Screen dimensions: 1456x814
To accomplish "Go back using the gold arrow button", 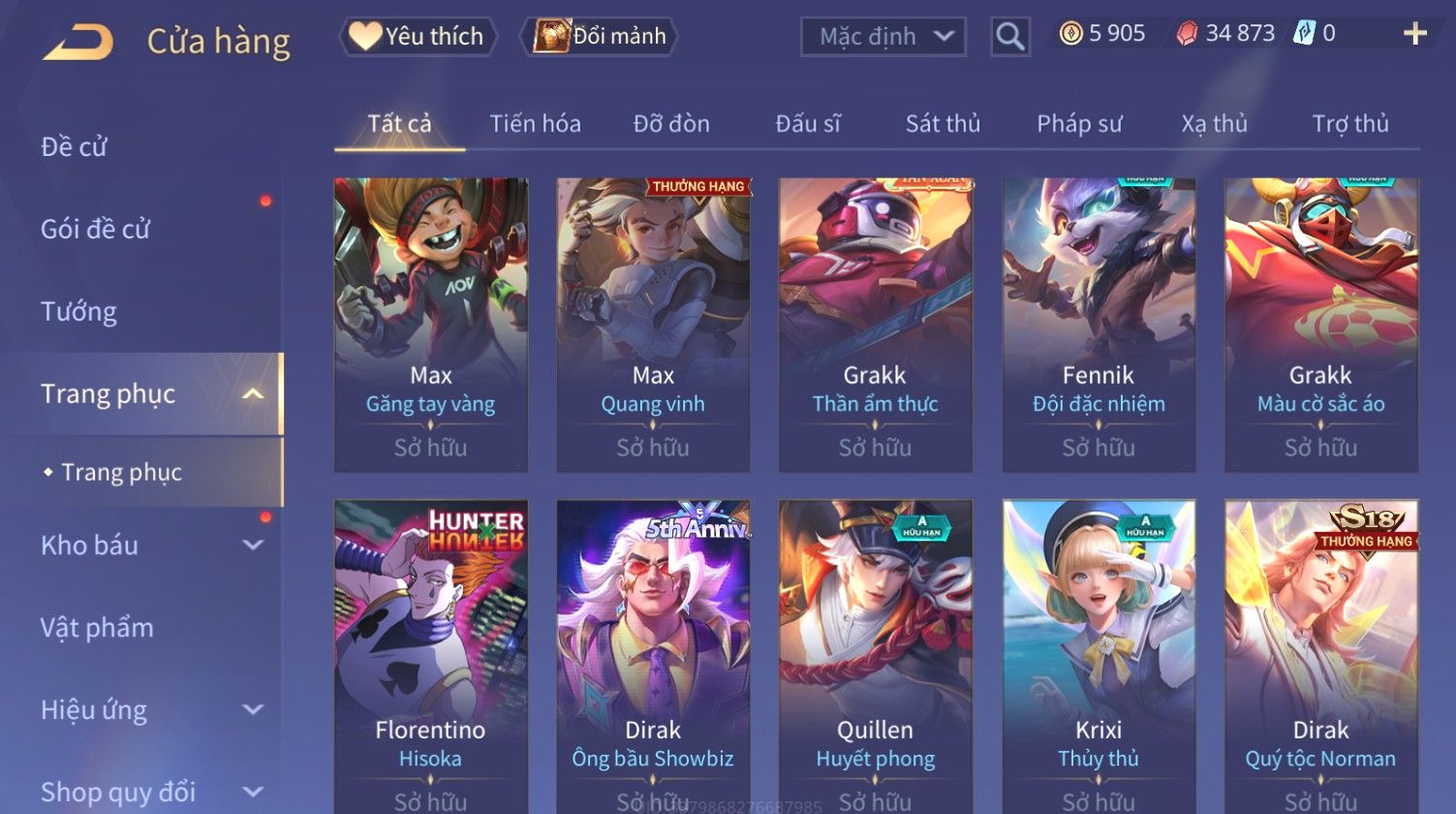I will pyautogui.click(x=77, y=42).
